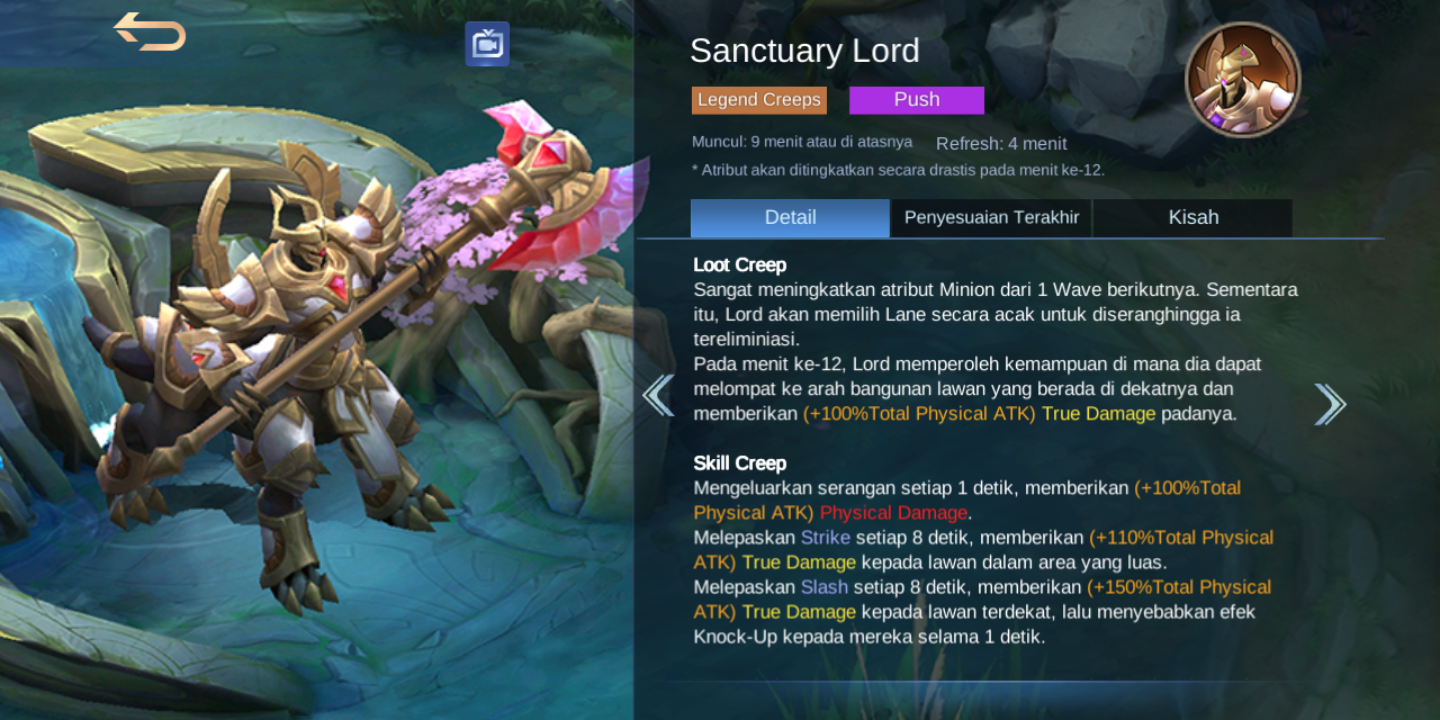1440x720 pixels.
Task: Click the highlighted Strike skill text
Action: pos(825,537)
